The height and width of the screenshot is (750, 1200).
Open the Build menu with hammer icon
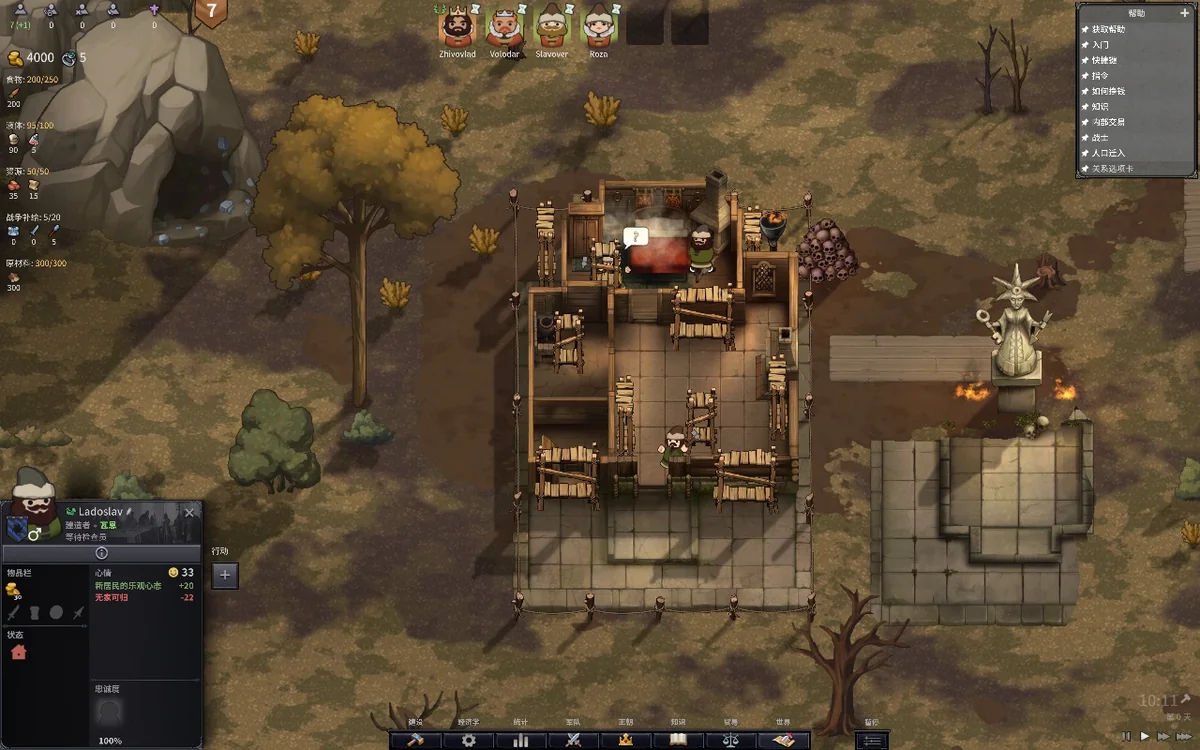coord(415,740)
